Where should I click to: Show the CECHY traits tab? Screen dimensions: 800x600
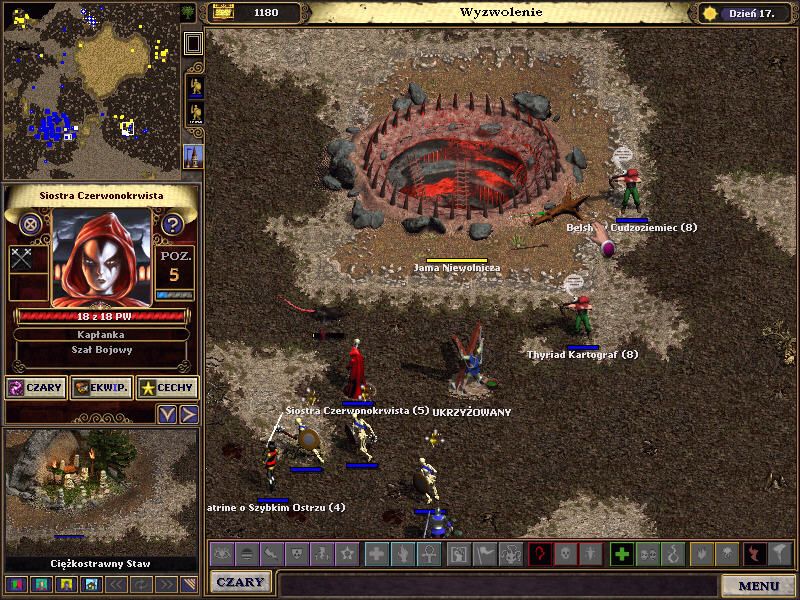click(167, 387)
